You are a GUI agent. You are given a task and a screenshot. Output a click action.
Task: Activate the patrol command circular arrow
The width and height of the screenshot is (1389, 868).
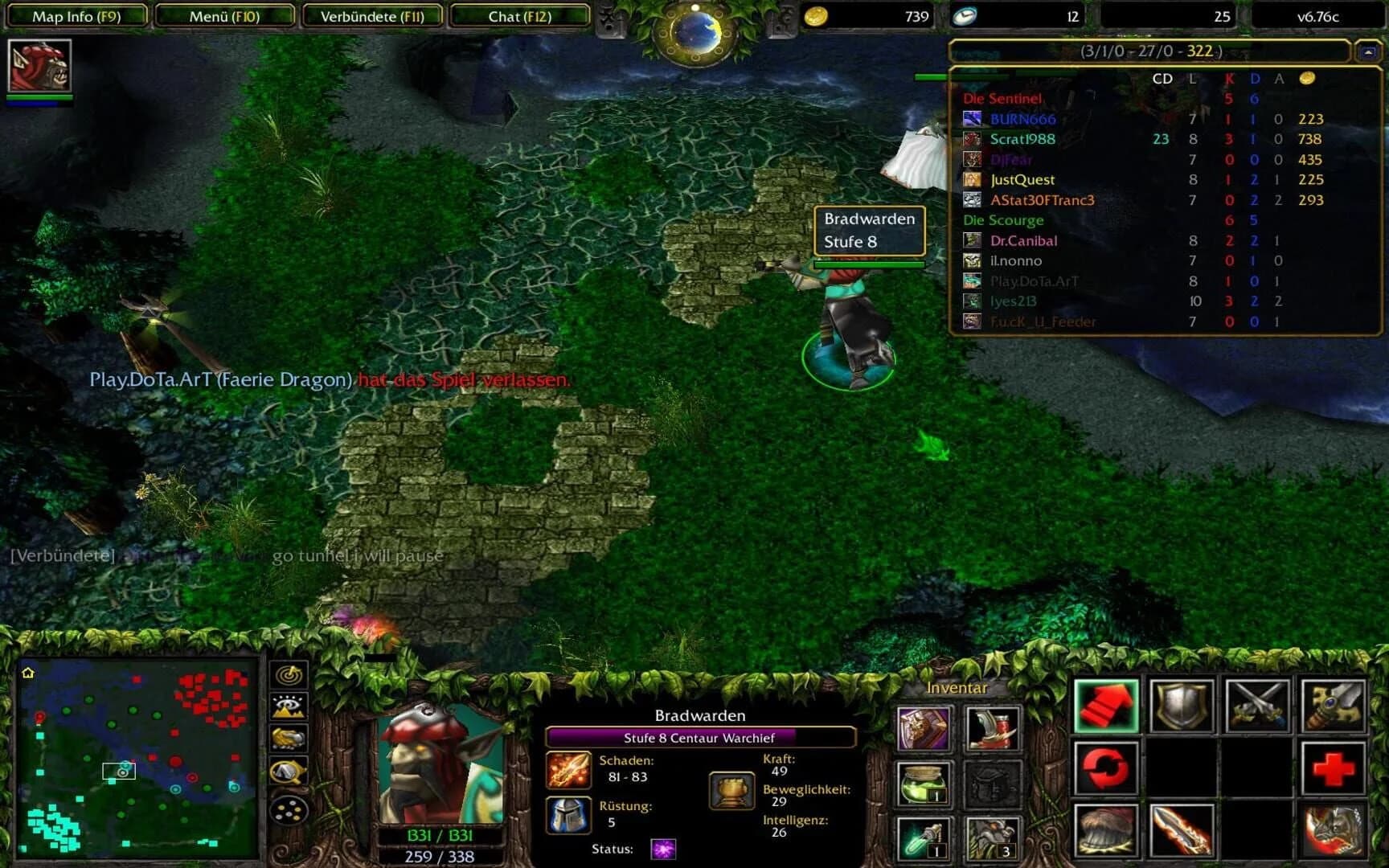1106,768
